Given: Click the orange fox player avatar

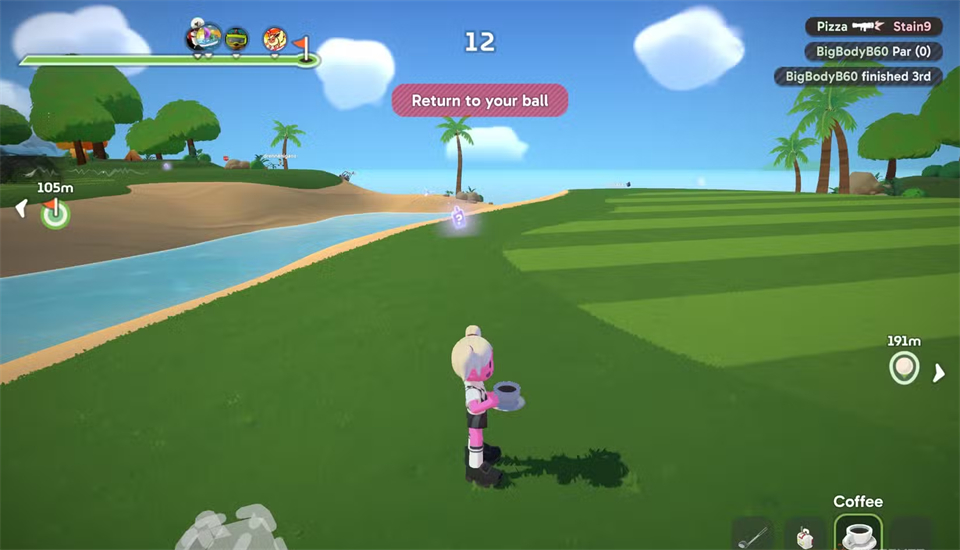Looking at the screenshot, I should [x=274, y=39].
